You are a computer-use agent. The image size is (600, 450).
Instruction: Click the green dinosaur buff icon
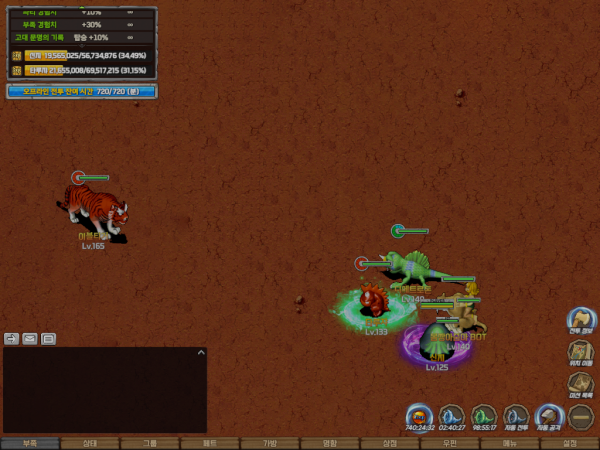[x=484, y=416]
